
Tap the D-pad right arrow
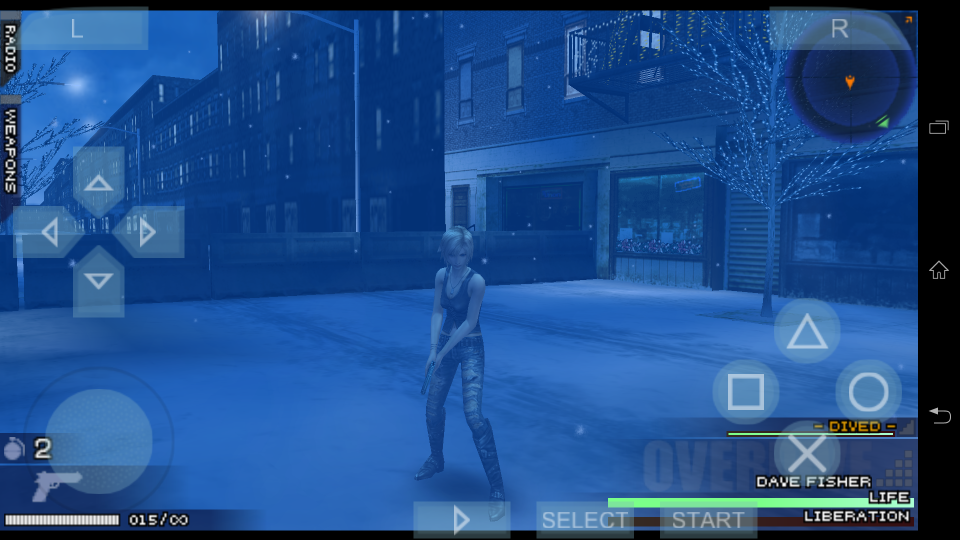[148, 232]
